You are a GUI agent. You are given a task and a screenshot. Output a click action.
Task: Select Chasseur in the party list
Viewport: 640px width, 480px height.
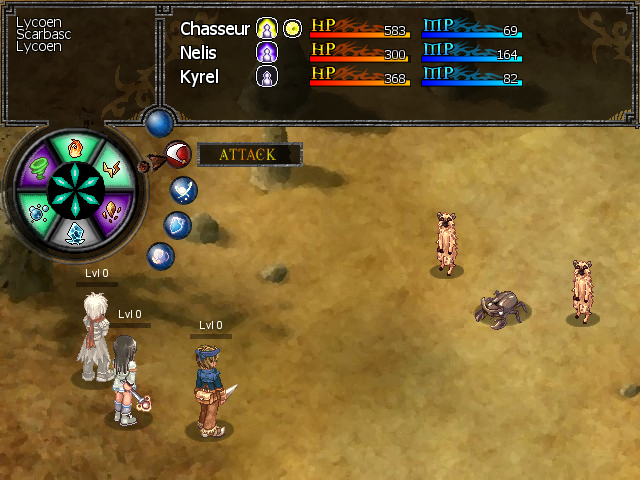click(215, 29)
